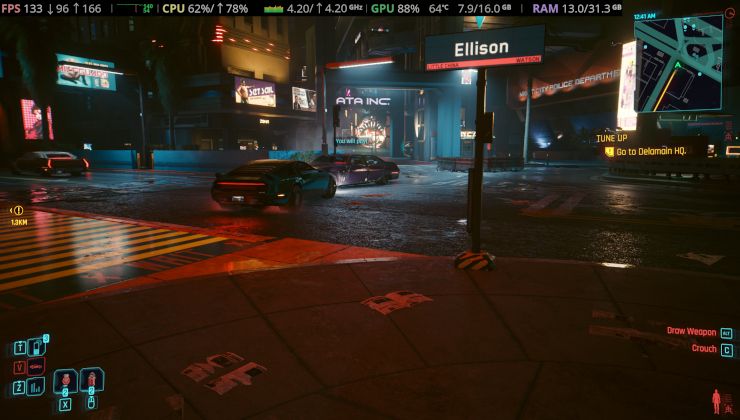Click the yellow objective distance marker
This screenshot has width=740, height=420.
pos(18,210)
